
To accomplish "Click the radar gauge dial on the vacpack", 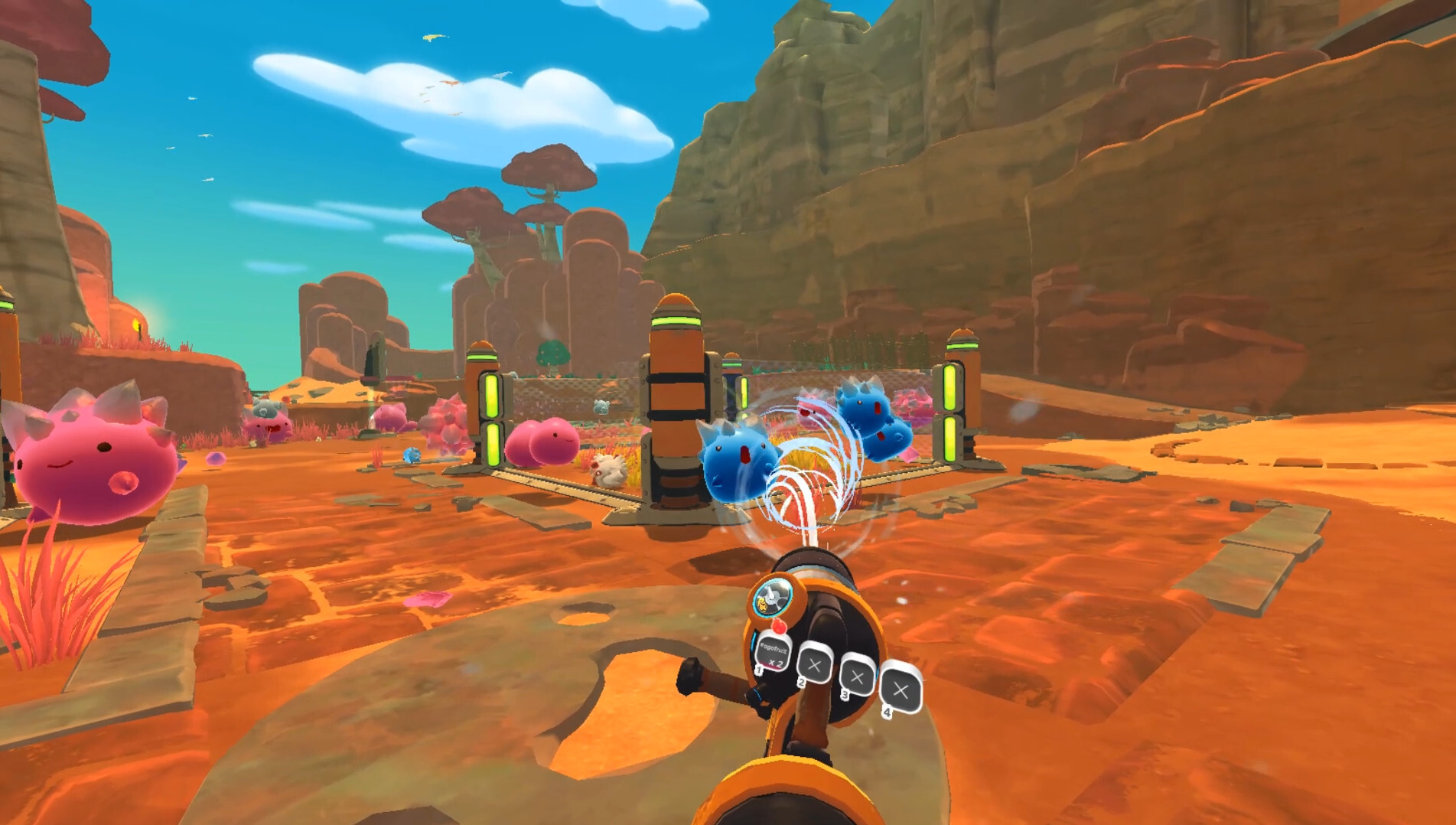I will point(772,599).
